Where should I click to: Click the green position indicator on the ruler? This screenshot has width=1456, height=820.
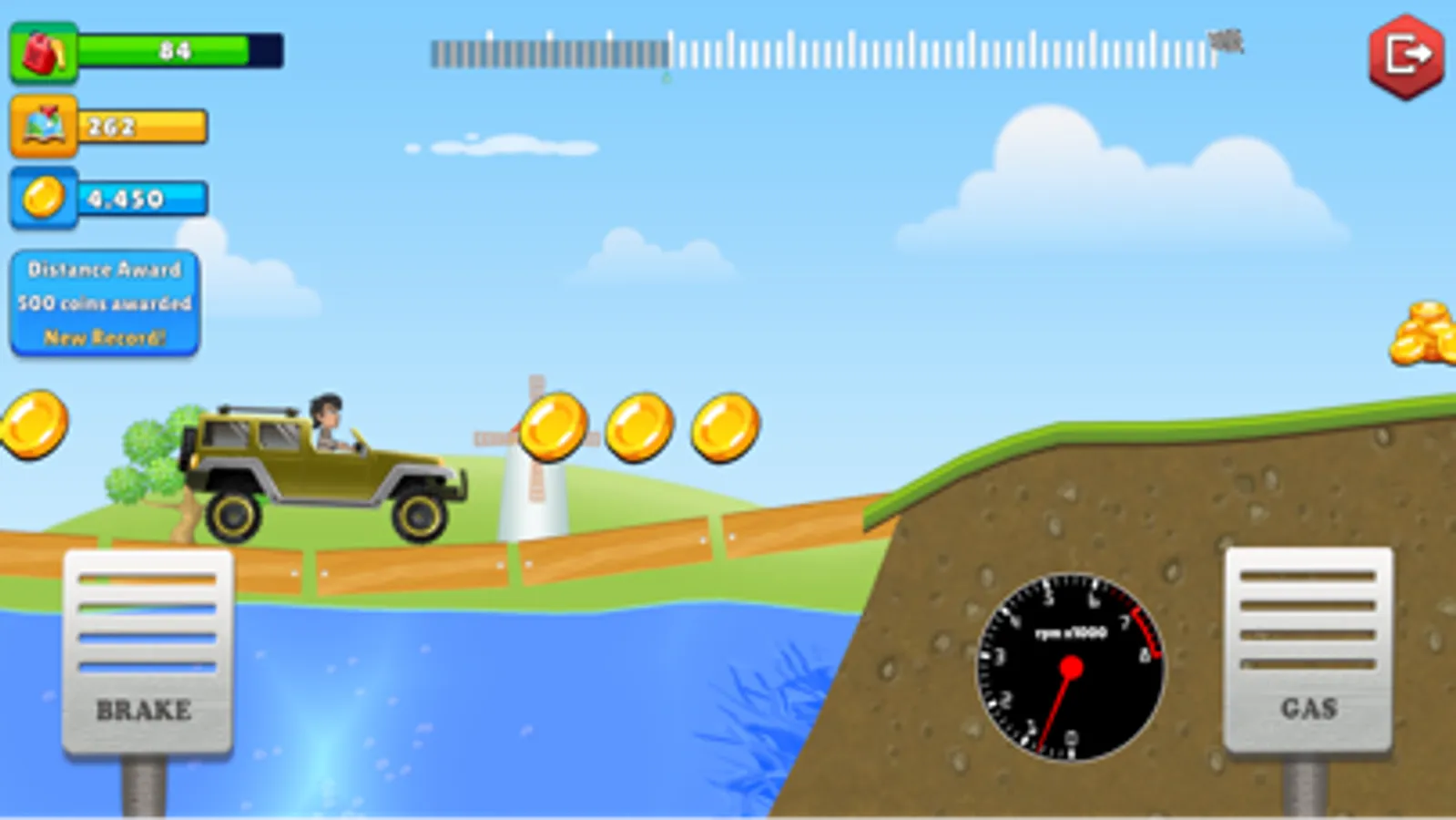(x=666, y=73)
